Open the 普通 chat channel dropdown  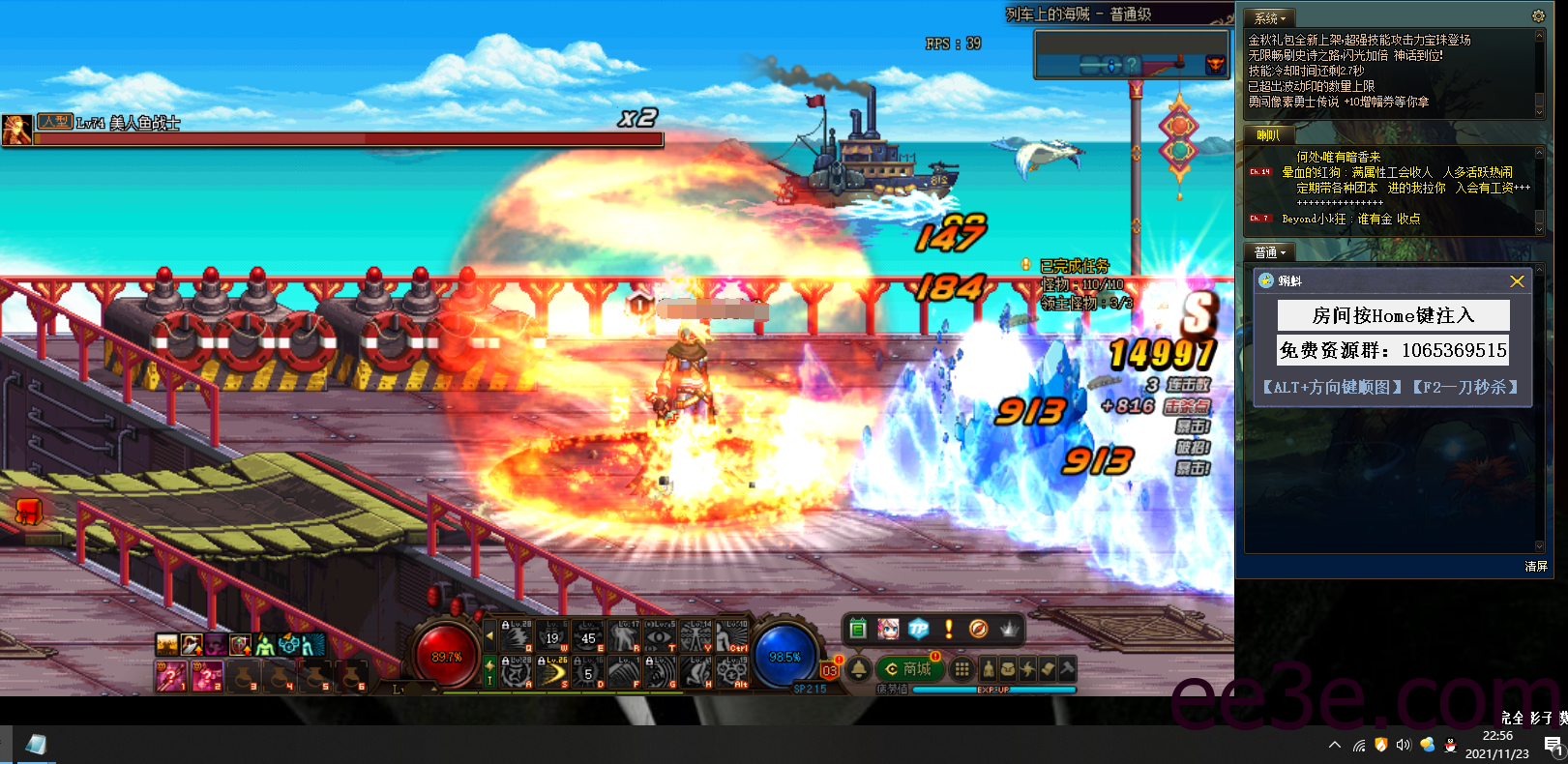click(x=1269, y=251)
